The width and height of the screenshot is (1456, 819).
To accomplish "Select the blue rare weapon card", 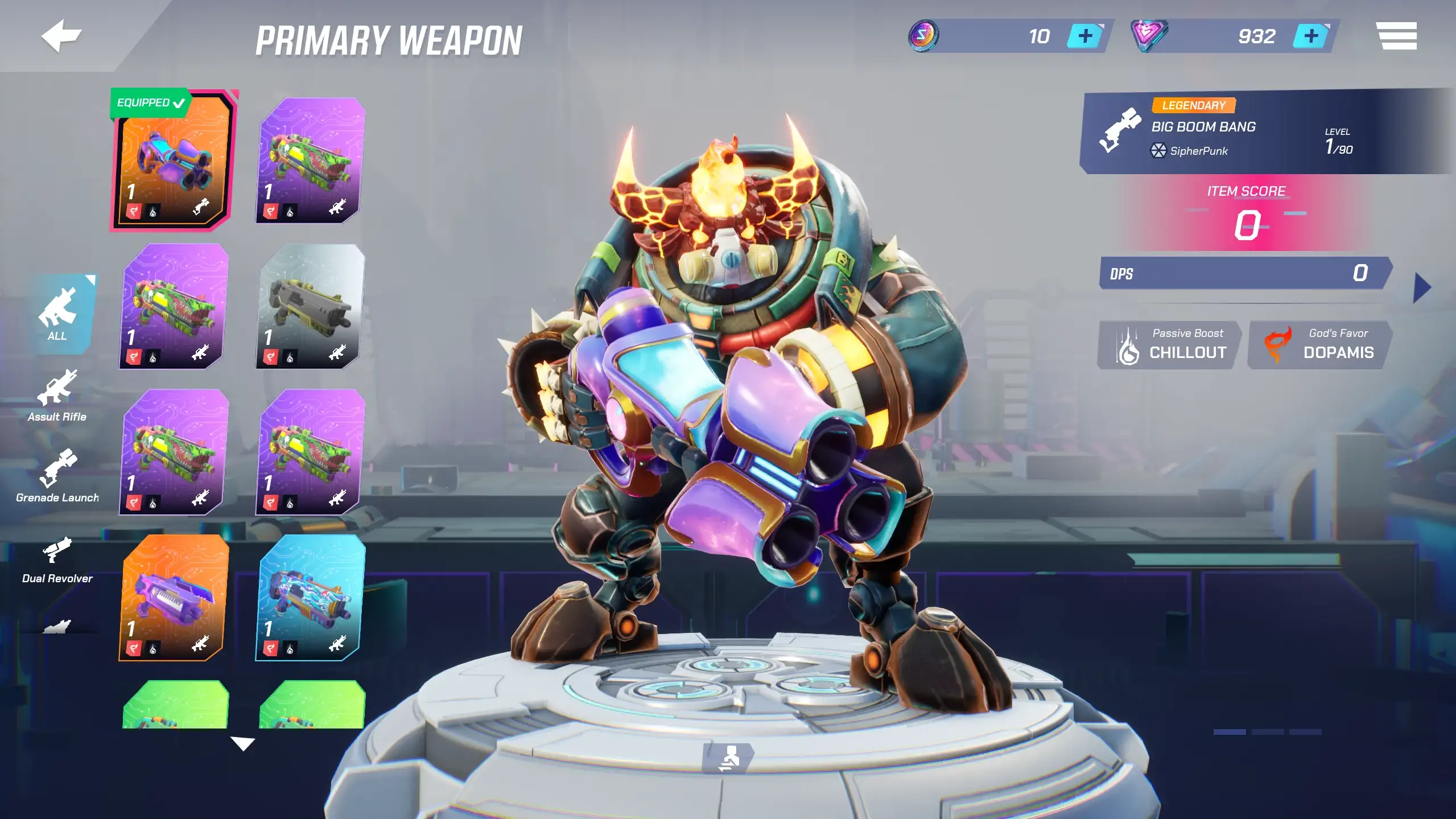I will tap(310, 598).
